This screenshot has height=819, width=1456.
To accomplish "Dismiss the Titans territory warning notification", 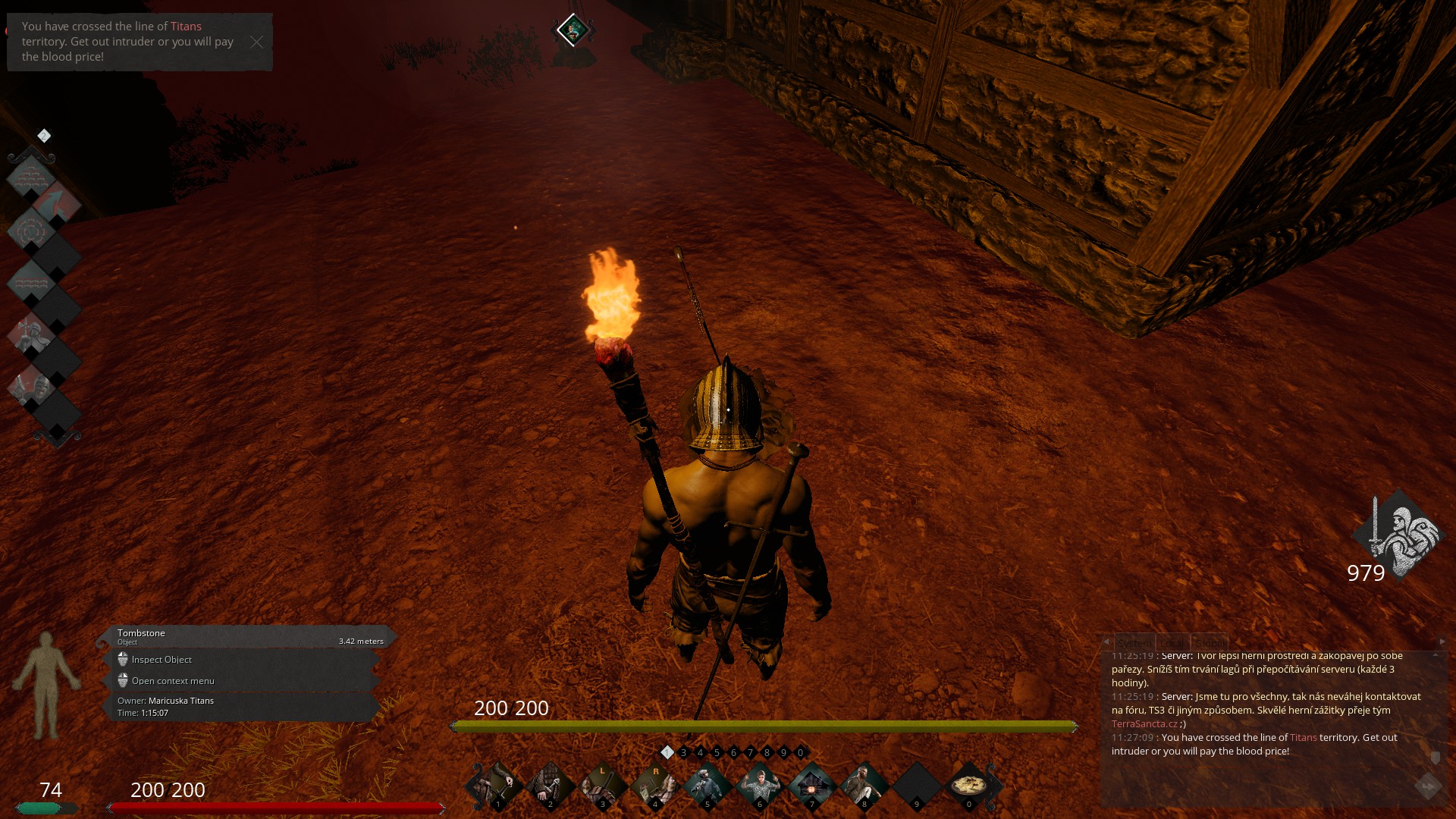I will (256, 42).
